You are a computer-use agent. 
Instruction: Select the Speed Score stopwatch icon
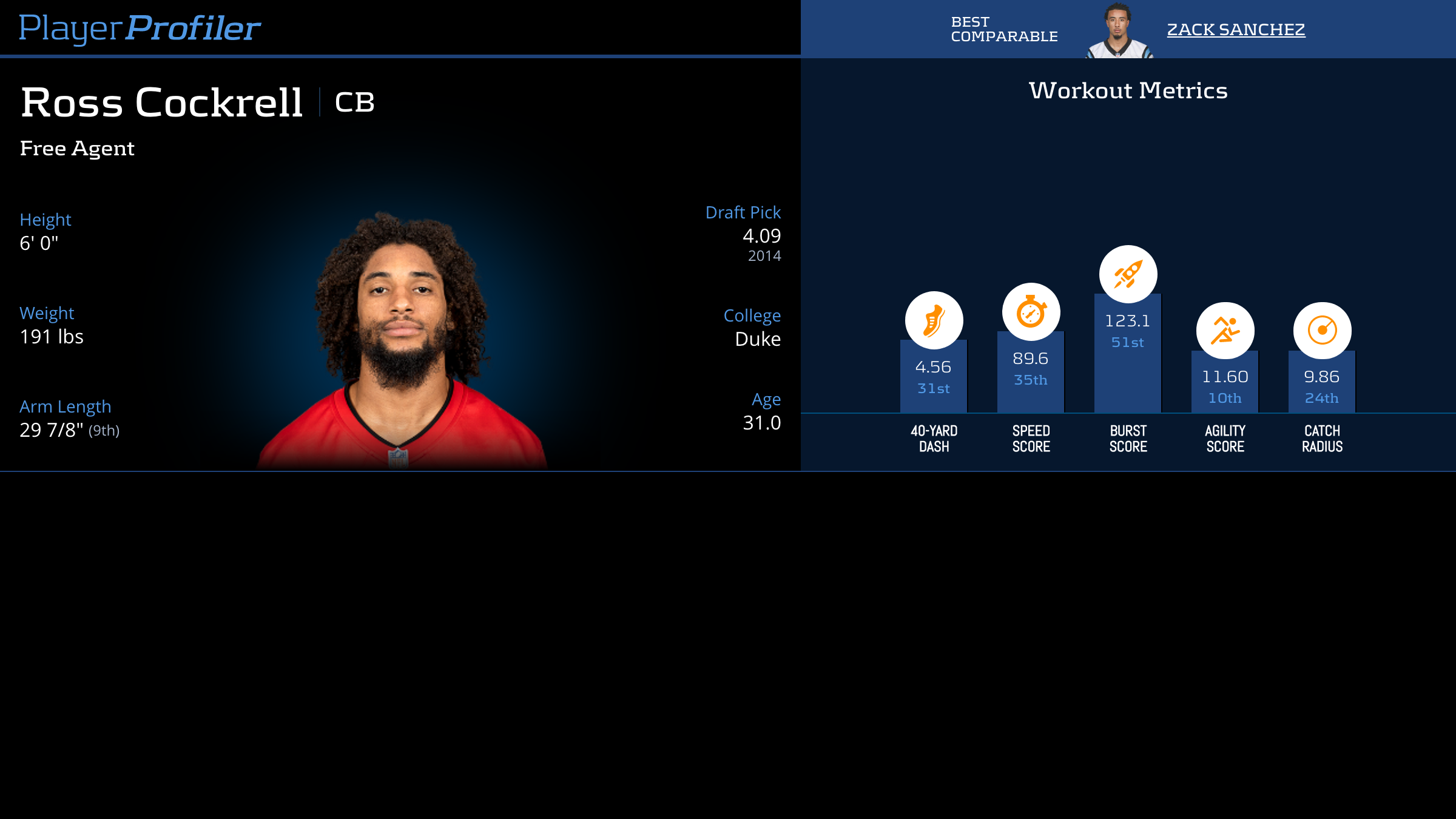(1031, 312)
